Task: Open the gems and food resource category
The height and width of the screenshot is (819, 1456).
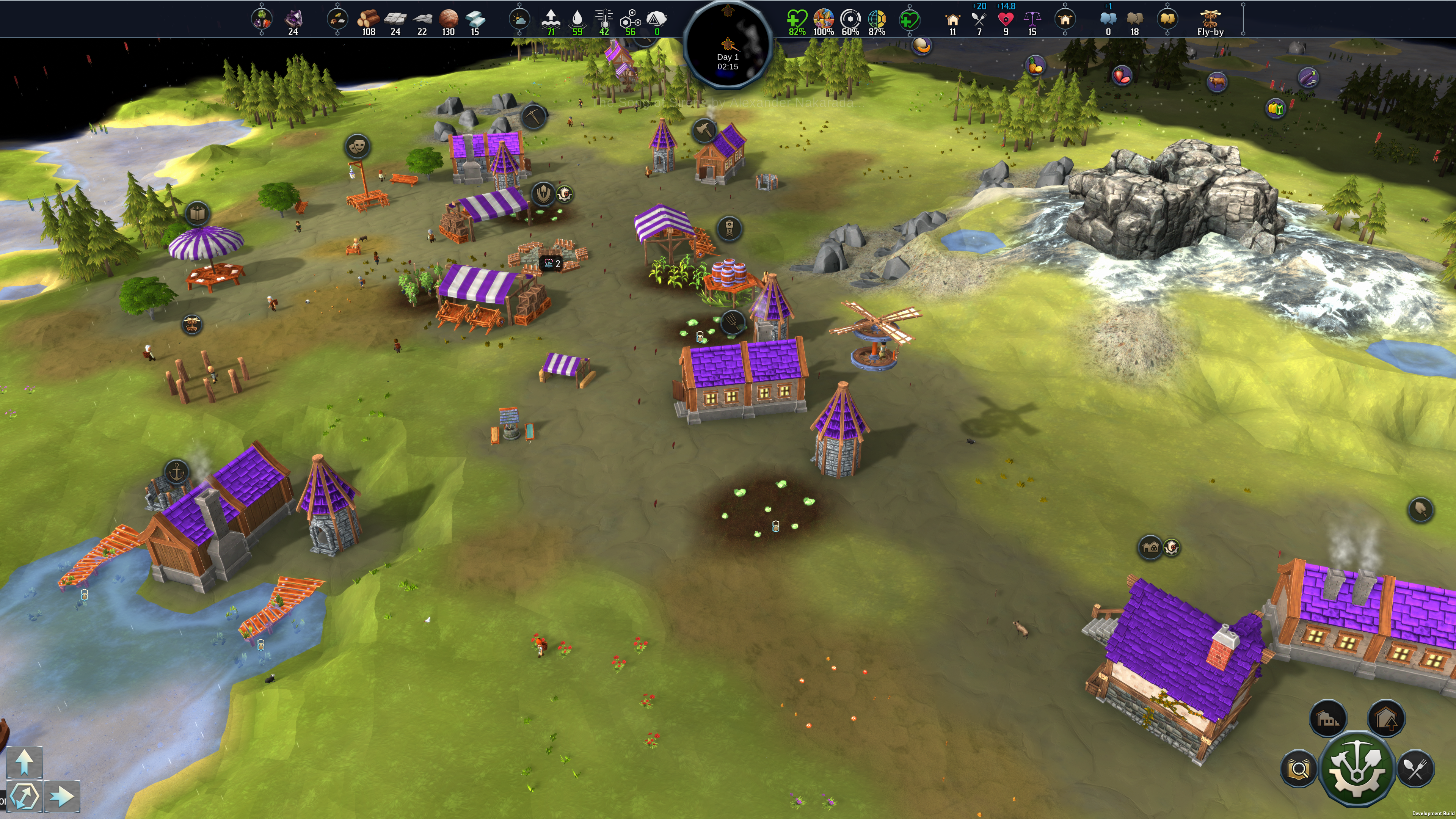Action: click(261, 19)
